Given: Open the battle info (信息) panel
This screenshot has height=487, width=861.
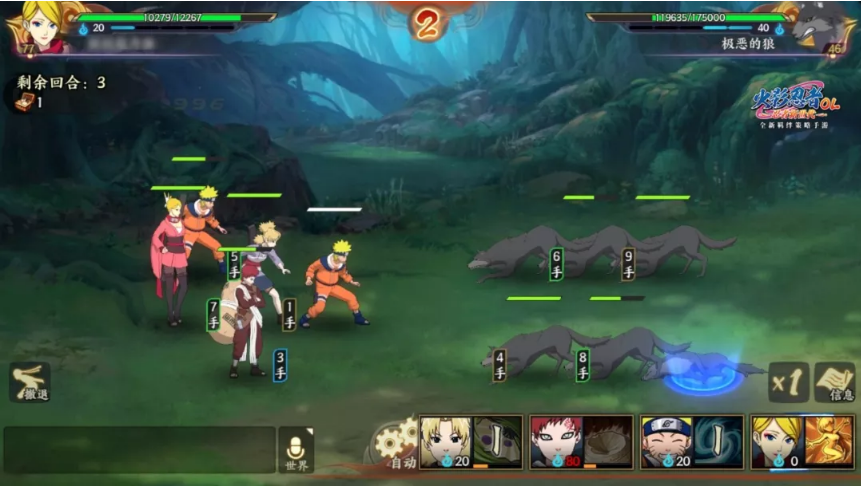Looking at the screenshot, I should tap(834, 381).
